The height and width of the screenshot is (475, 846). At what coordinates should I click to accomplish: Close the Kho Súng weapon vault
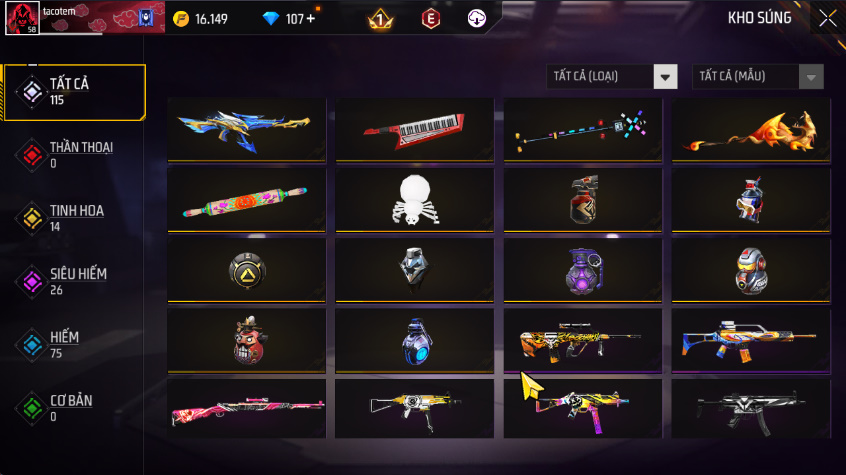pyautogui.click(x=827, y=18)
